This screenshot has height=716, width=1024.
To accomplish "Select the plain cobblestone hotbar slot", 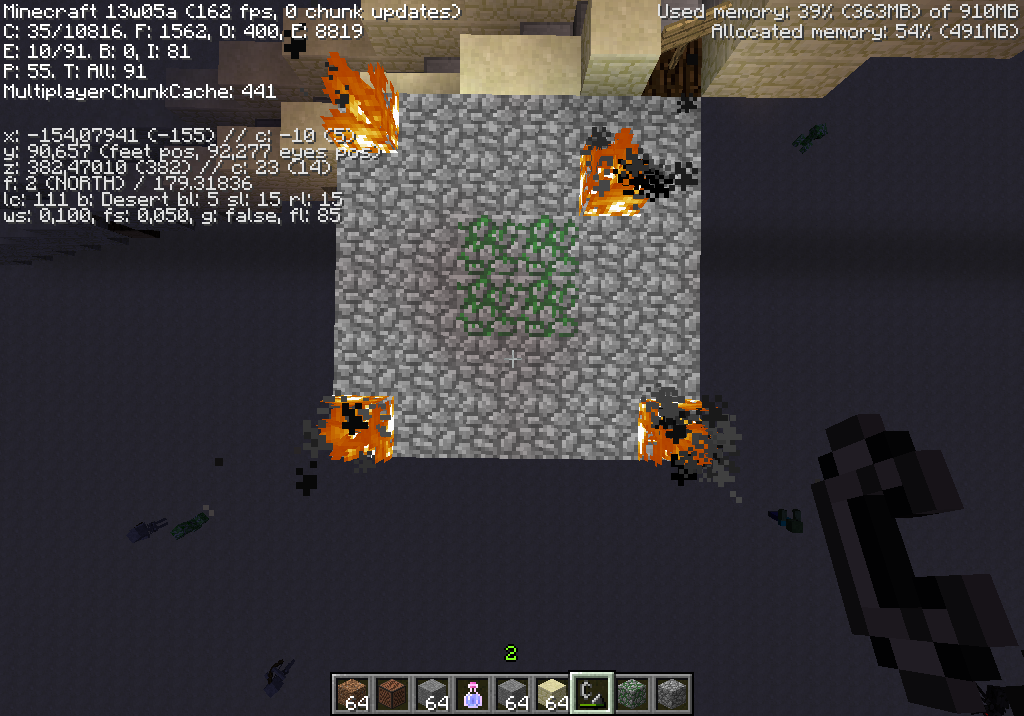I will tap(672, 692).
